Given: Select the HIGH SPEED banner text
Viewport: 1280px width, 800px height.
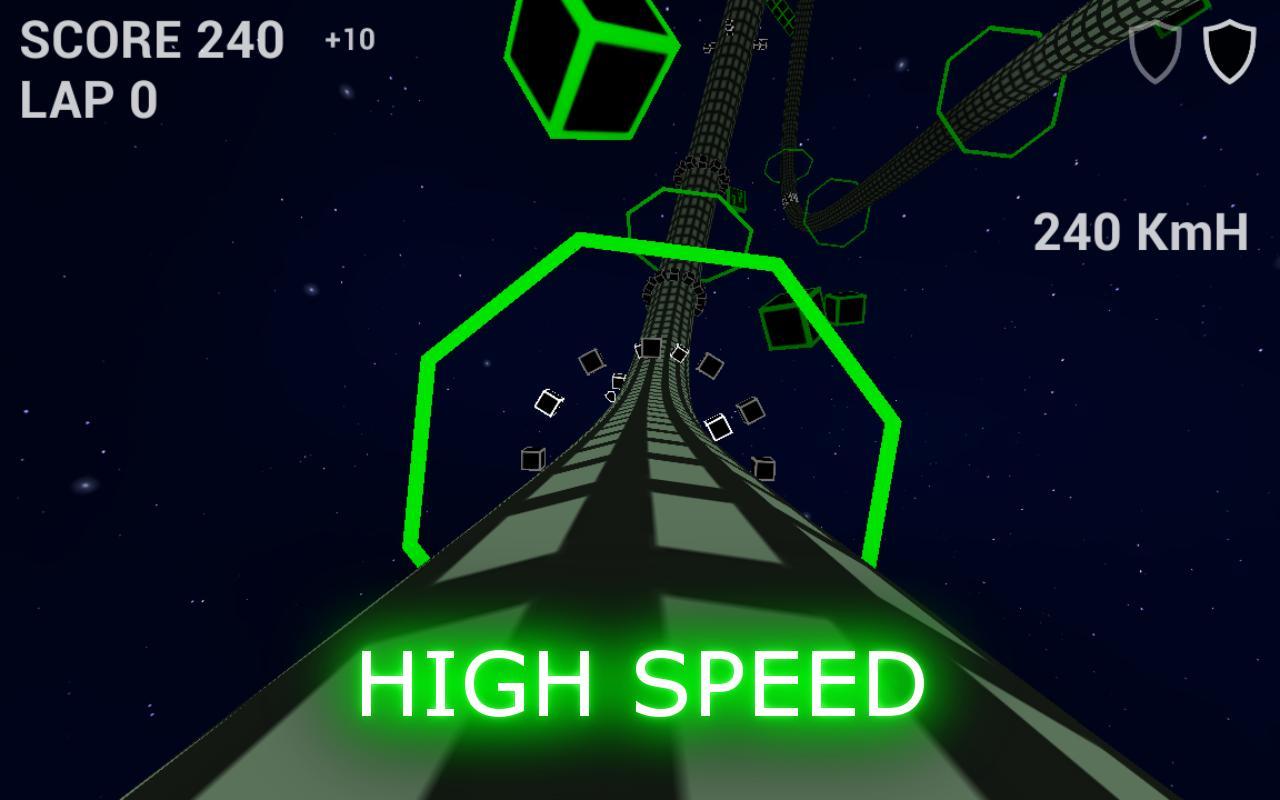Looking at the screenshot, I should coord(643,684).
